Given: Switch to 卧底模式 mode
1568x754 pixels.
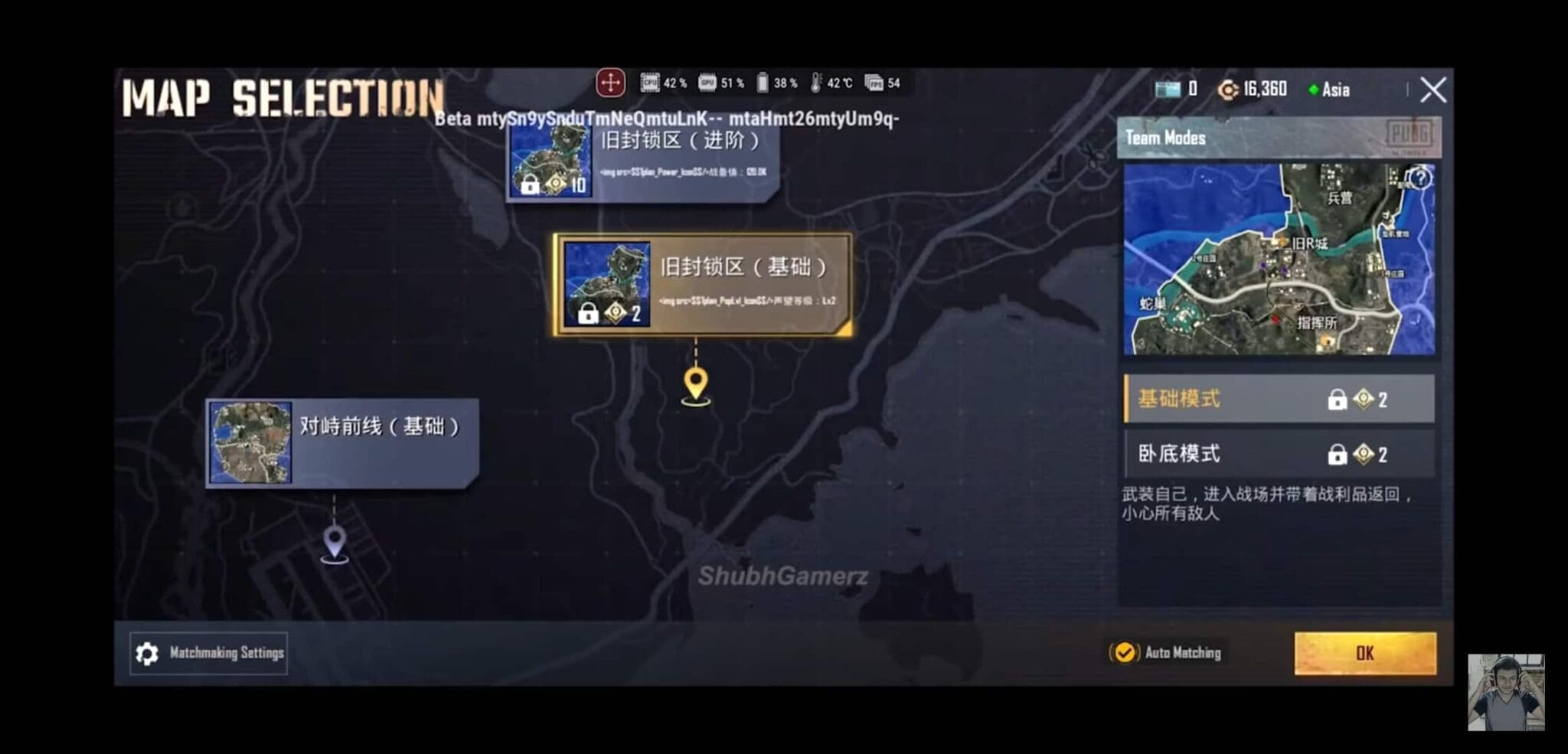Looking at the screenshot, I should click(1279, 454).
